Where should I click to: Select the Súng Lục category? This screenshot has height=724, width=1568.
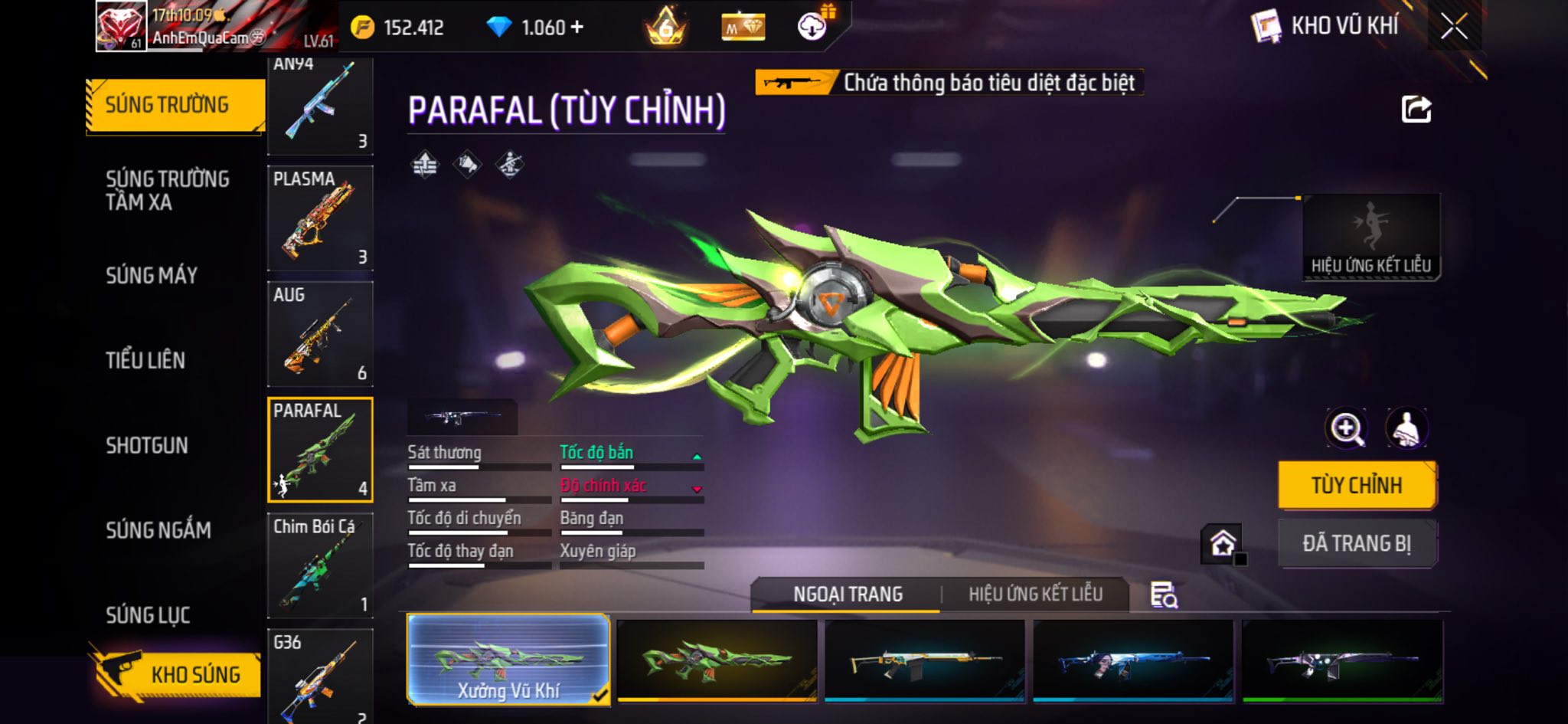click(148, 615)
